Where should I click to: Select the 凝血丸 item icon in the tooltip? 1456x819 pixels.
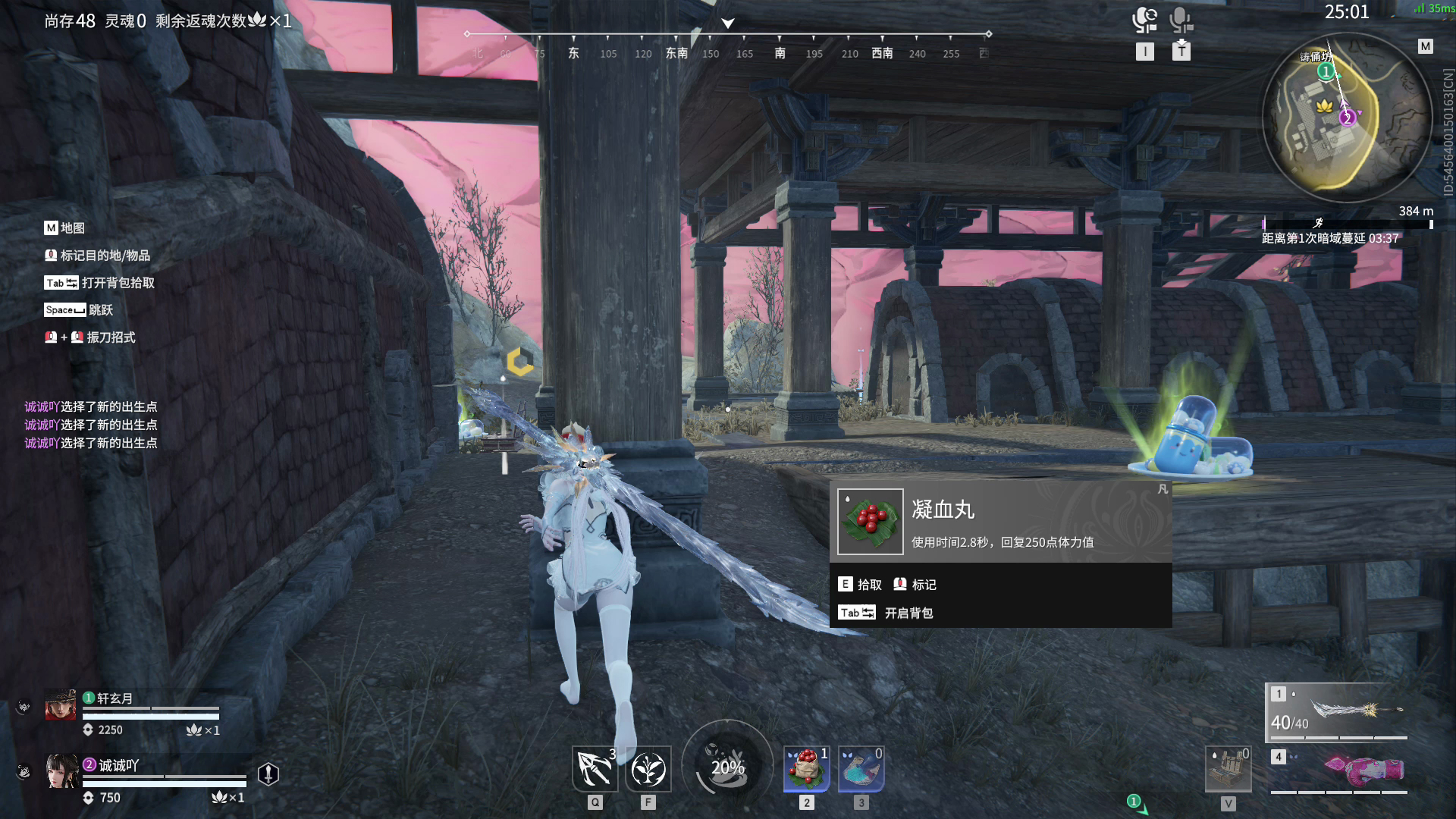[x=870, y=522]
